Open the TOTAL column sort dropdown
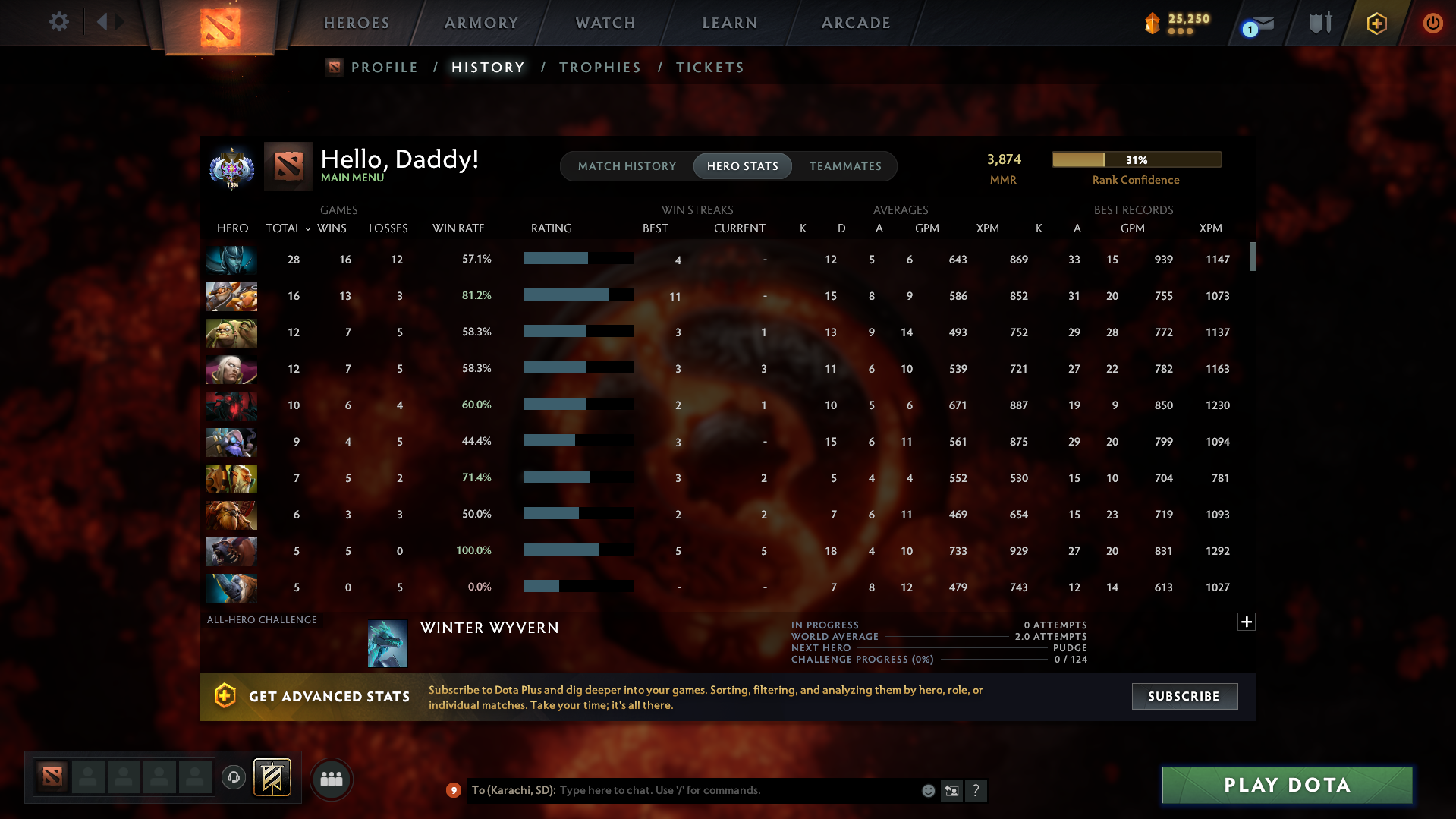 click(288, 228)
